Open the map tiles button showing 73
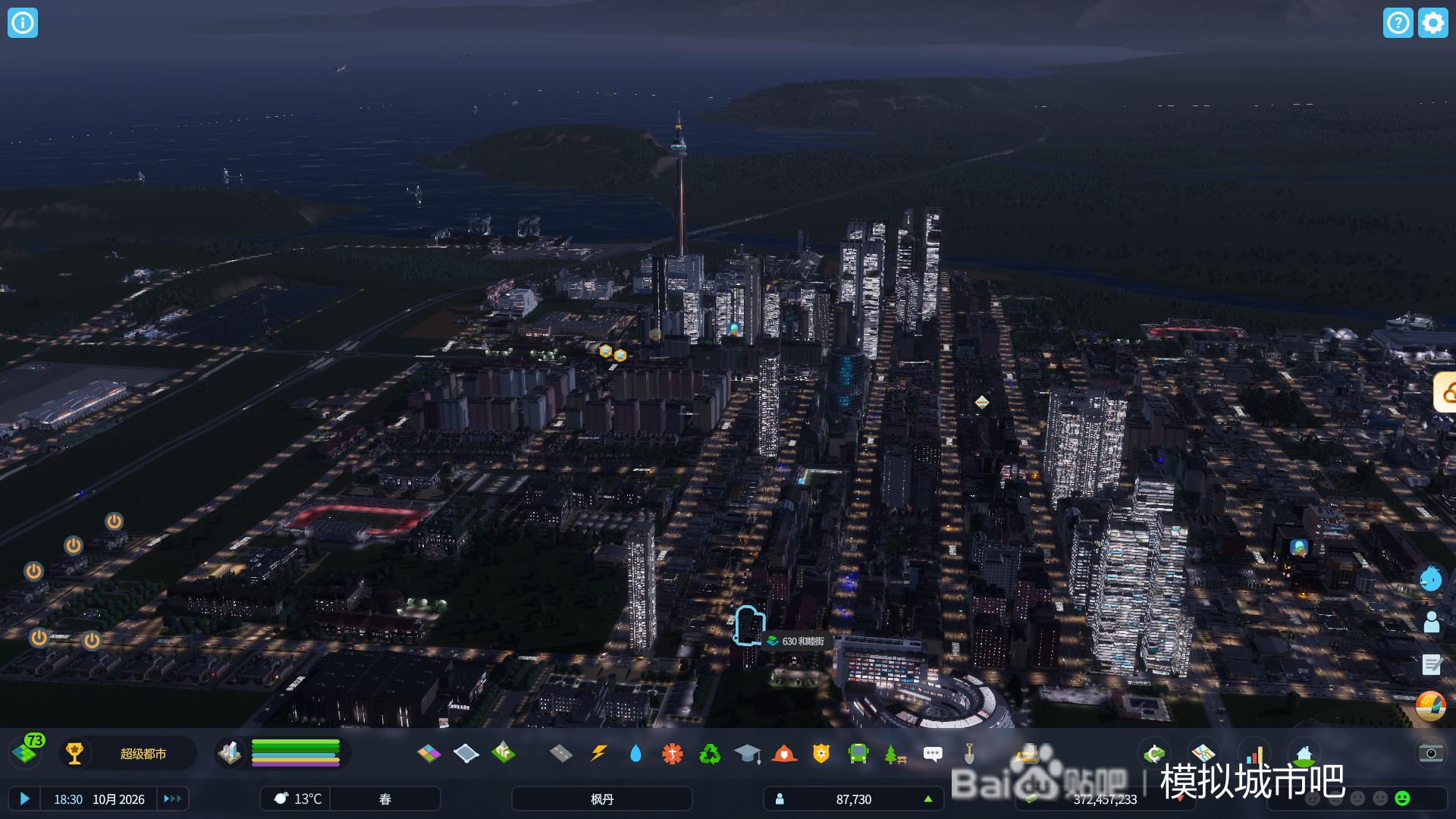This screenshot has width=1456, height=819. (x=27, y=752)
